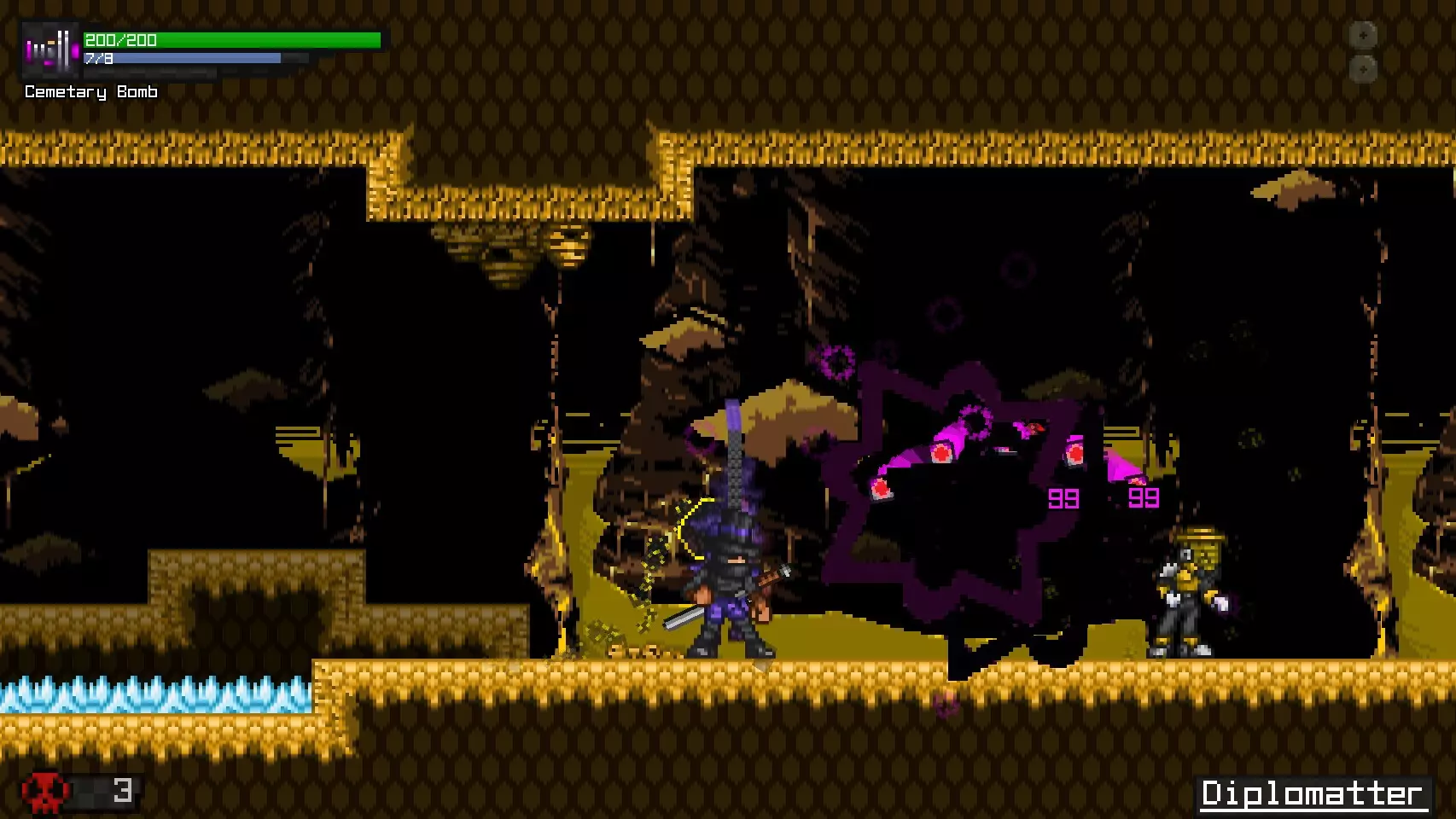Select the Cemetary Bomb weapon icon
The height and width of the screenshot is (819, 1456).
[50, 50]
